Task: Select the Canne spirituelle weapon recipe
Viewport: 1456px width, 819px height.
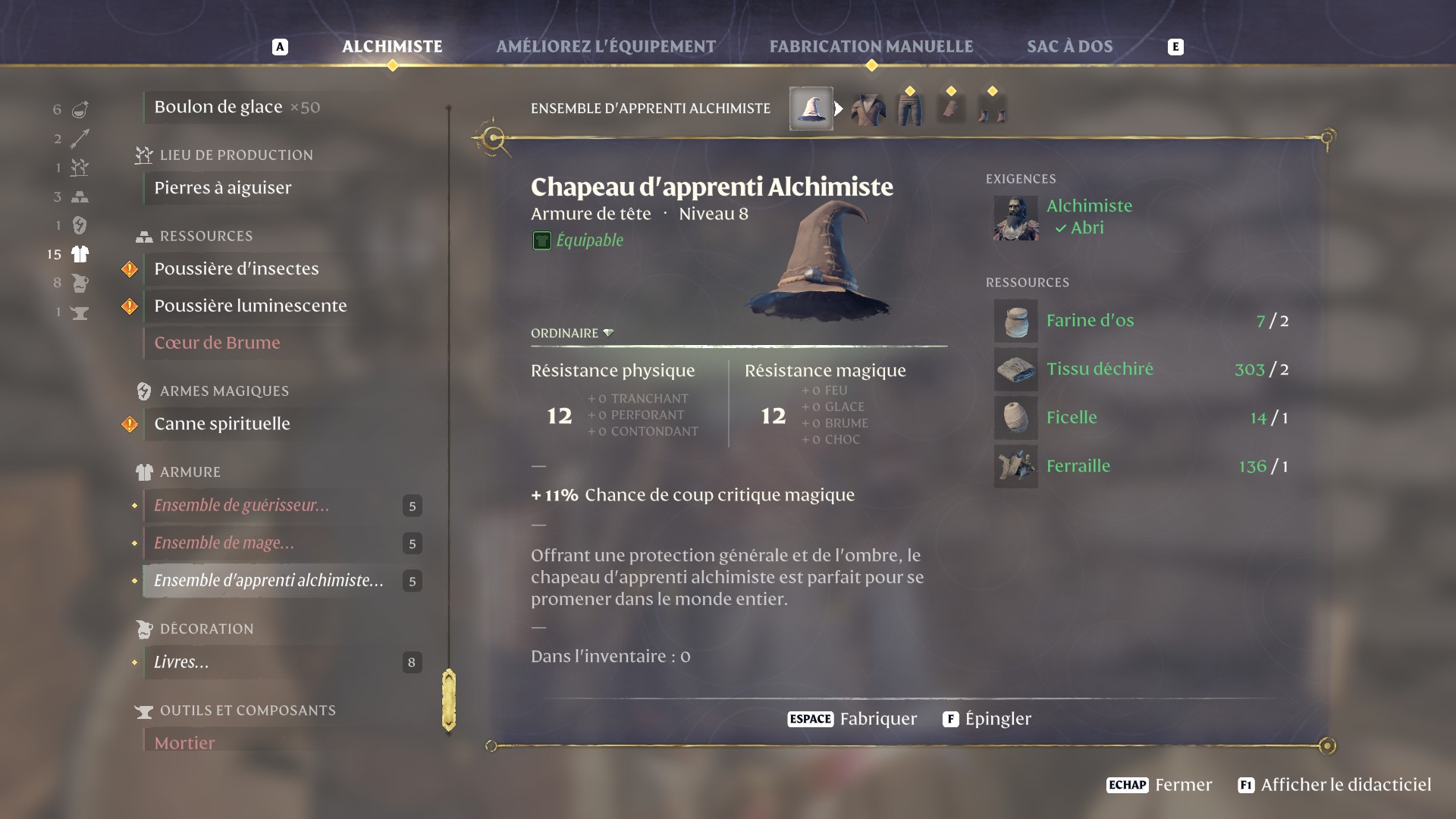Action: (x=222, y=424)
